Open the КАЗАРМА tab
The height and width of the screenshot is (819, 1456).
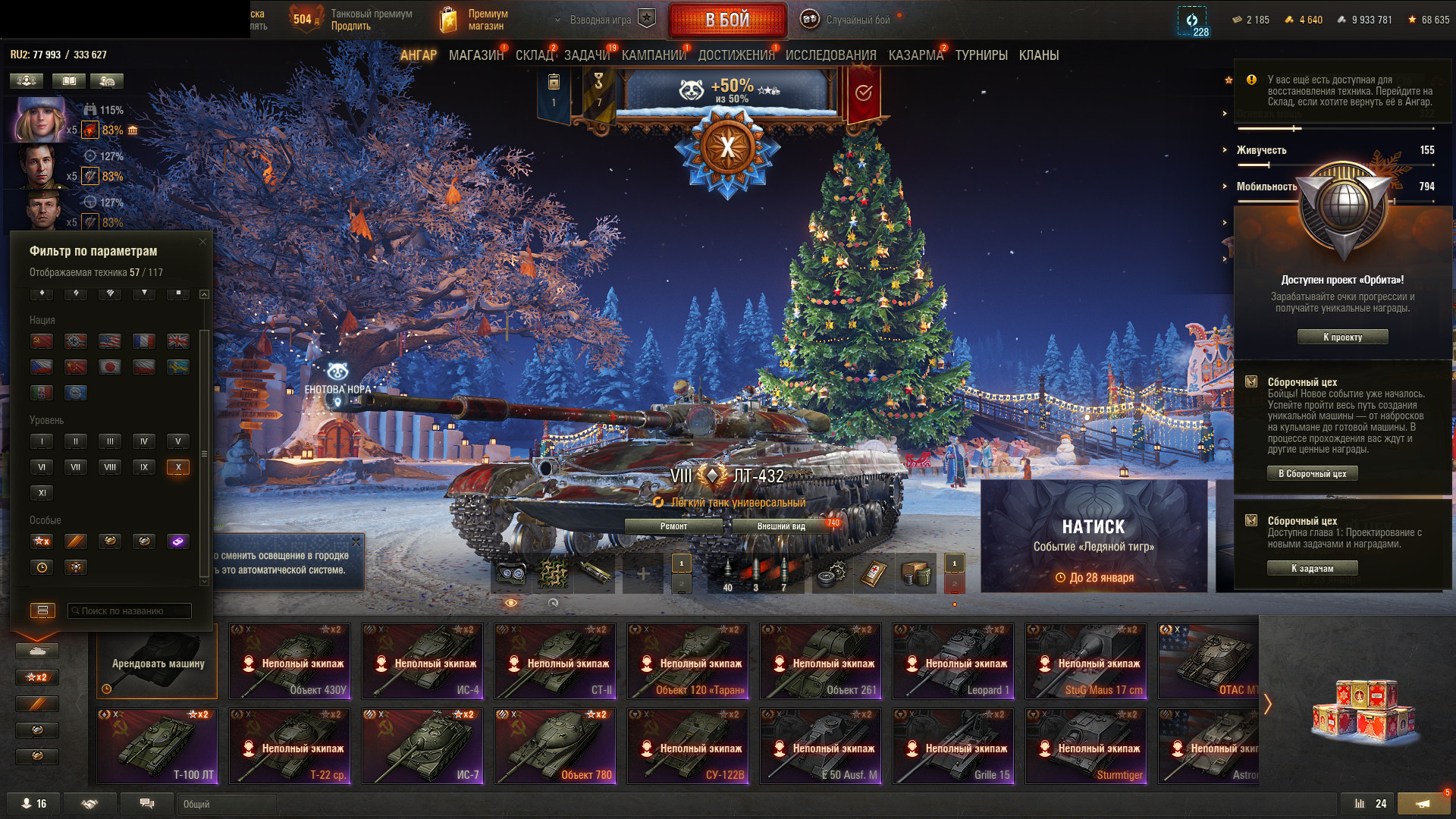coord(915,55)
